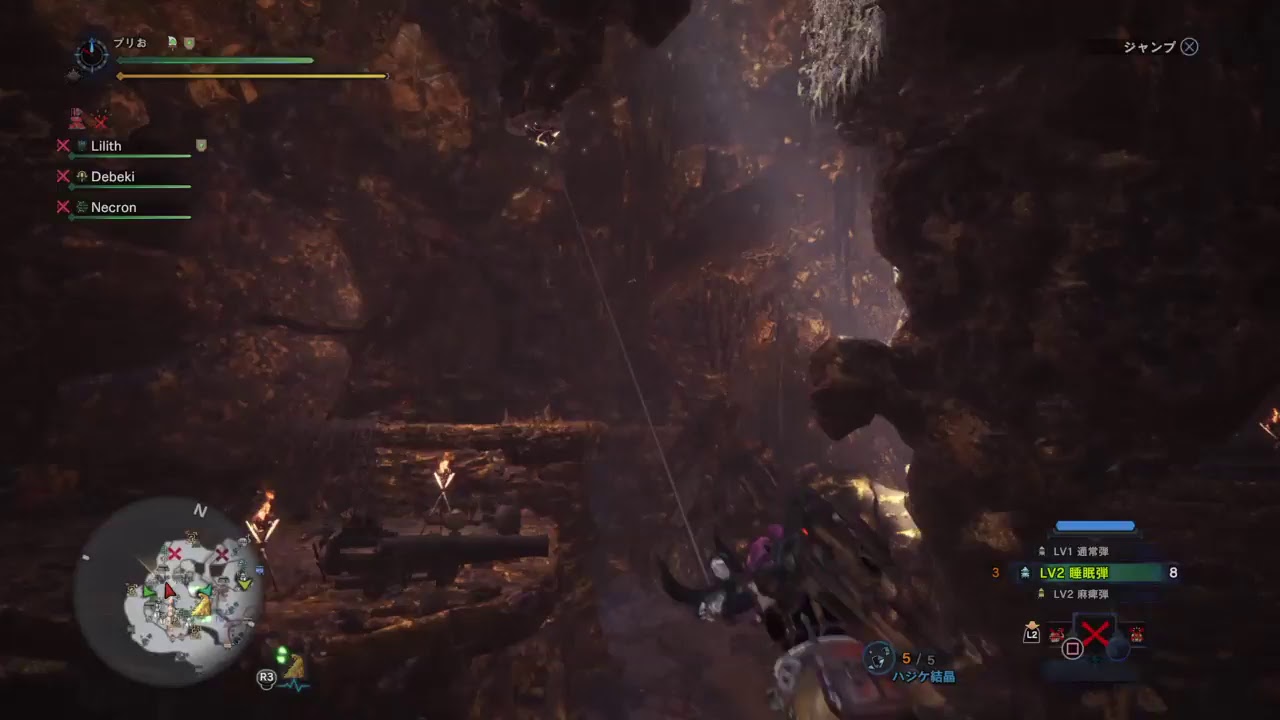
Task: Click the monster icon above the party list
Action: [77, 117]
